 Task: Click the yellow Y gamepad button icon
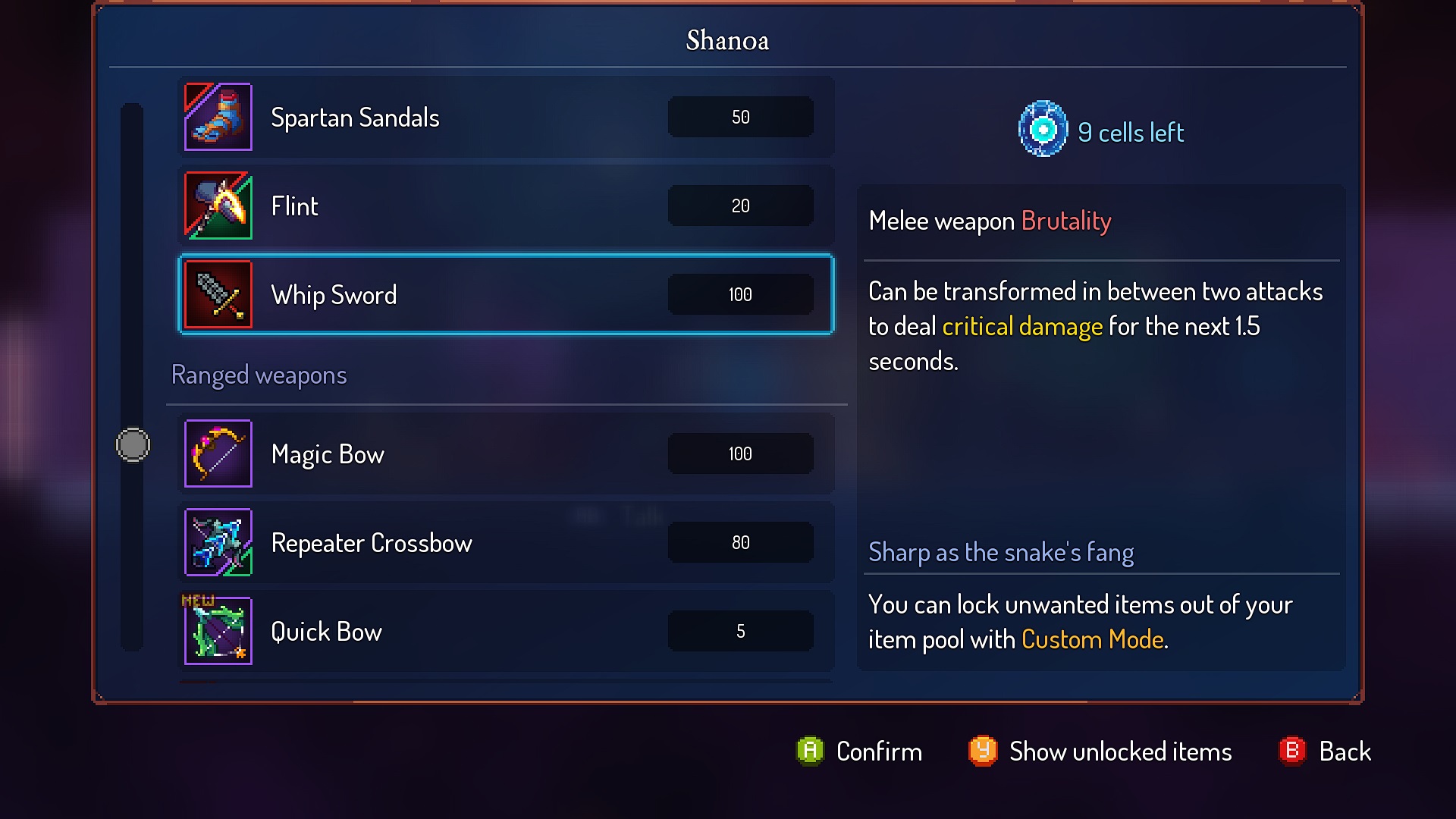click(982, 752)
